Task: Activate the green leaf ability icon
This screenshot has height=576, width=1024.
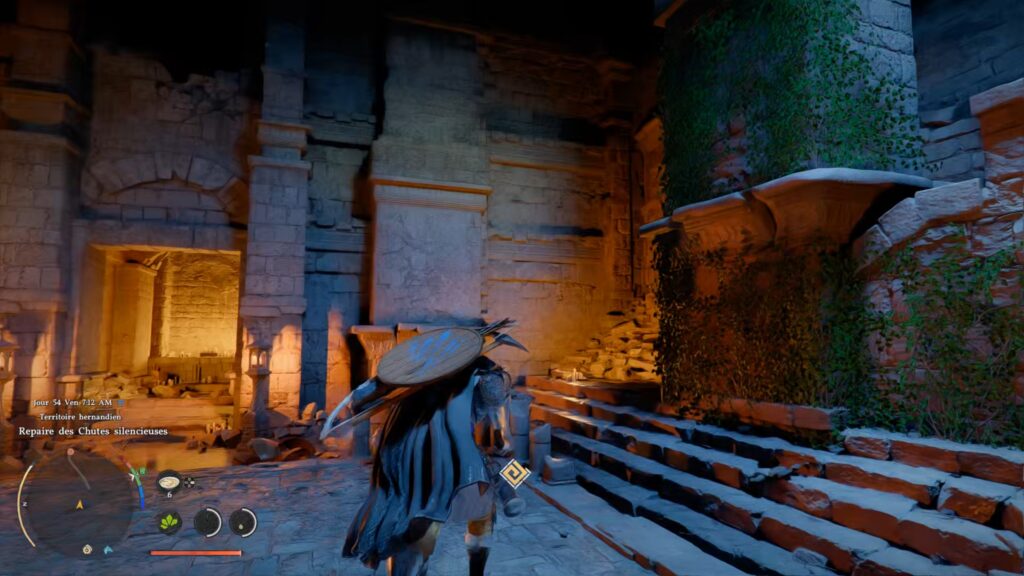Action: point(169,522)
